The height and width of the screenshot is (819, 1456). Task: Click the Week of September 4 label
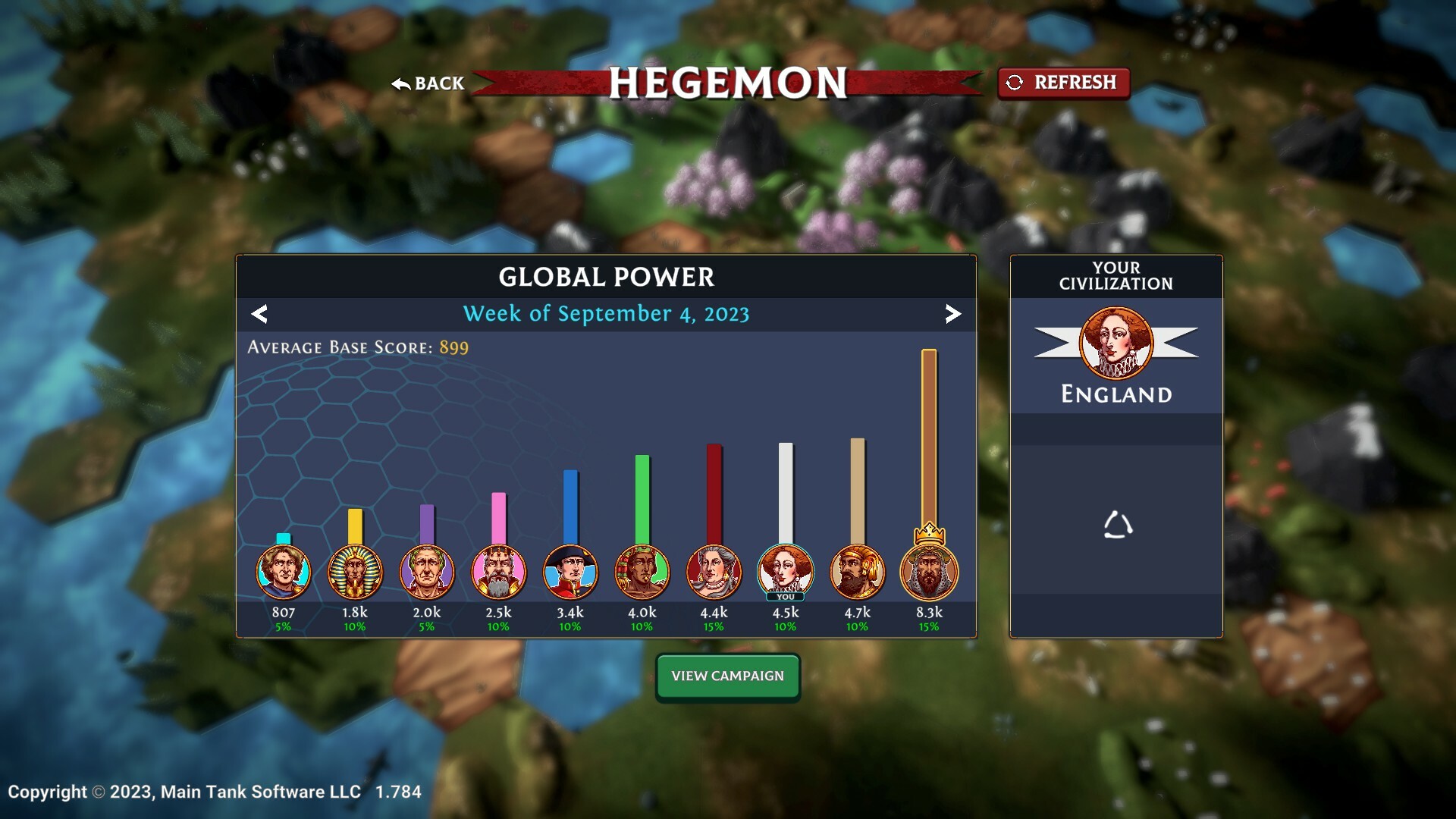coord(606,313)
